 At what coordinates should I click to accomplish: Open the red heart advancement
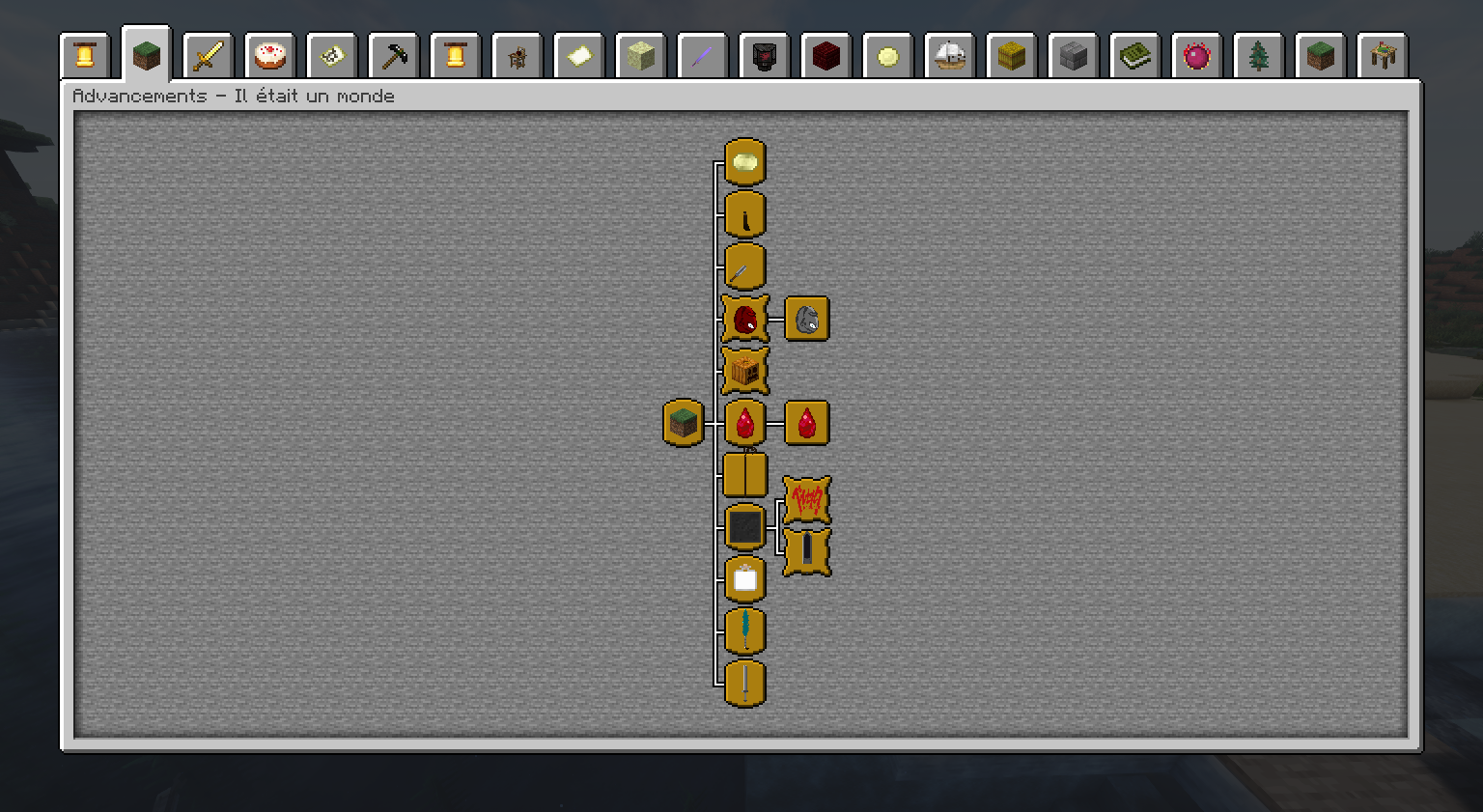(743, 319)
